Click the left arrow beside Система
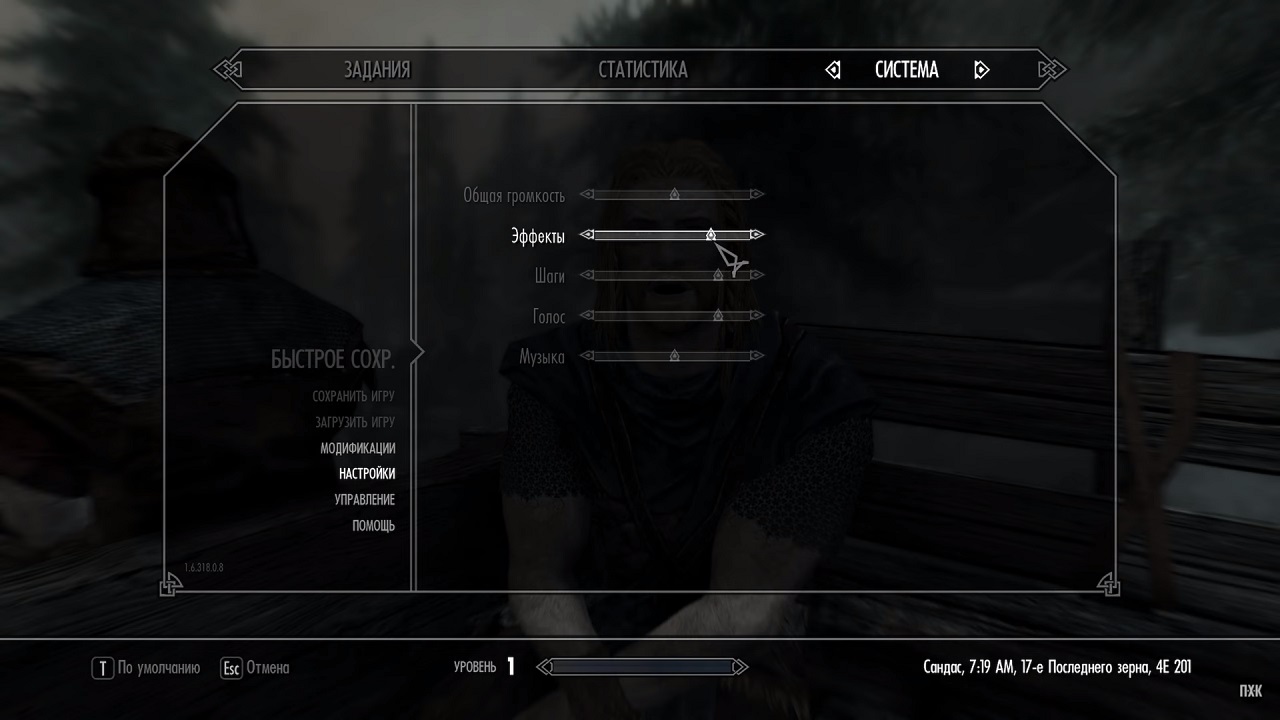The image size is (1280, 720). (x=833, y=70)
